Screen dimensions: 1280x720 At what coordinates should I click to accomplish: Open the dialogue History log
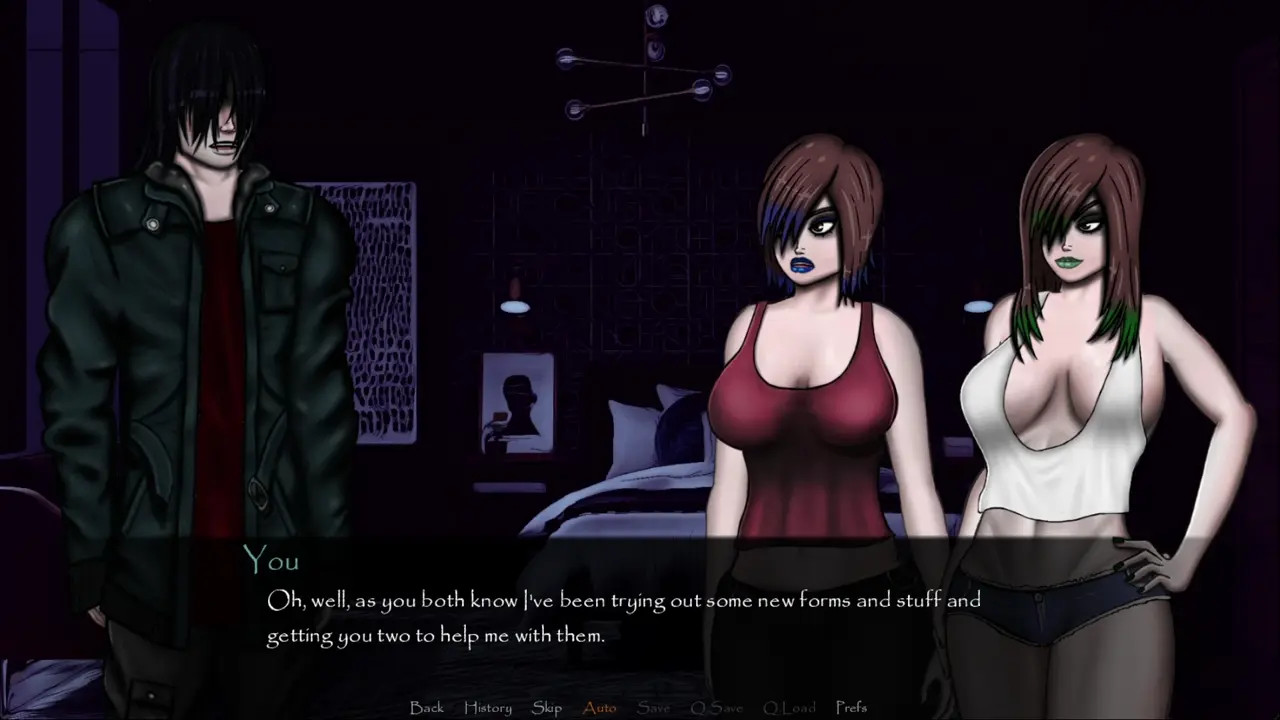pos(488,707)
